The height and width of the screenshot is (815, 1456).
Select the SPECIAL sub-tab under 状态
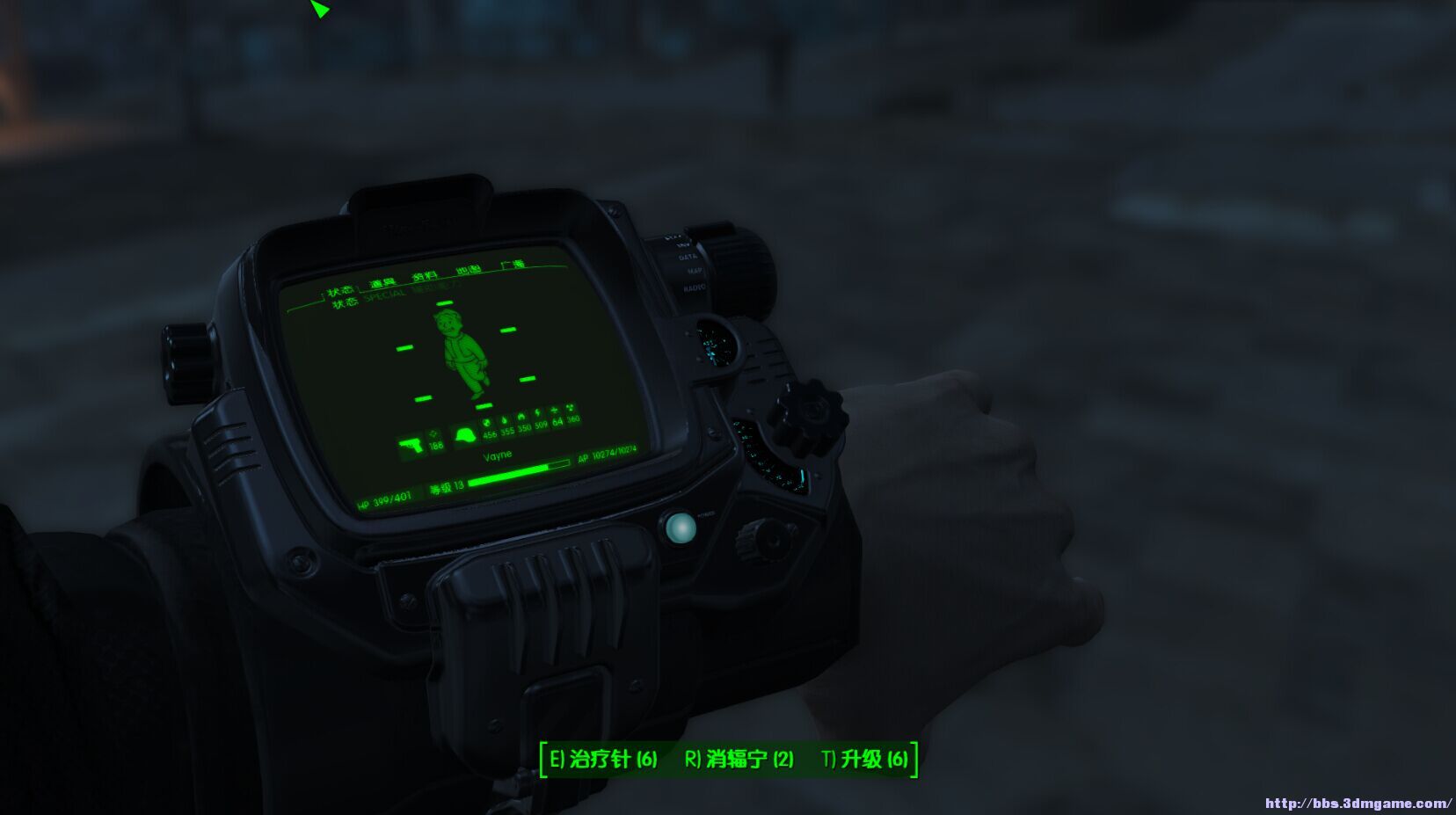(383, 295)
